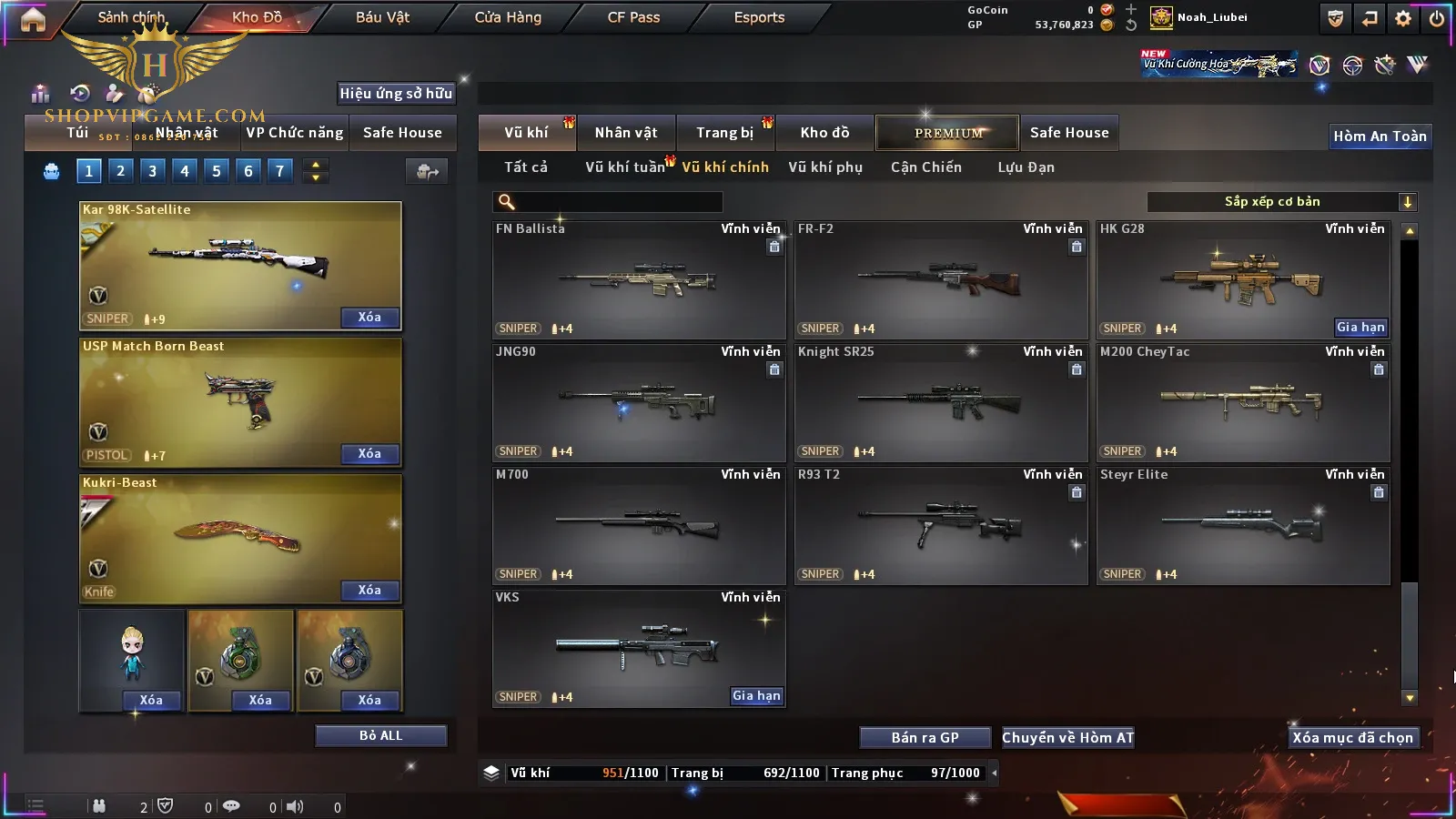The width and height of the screenshot is (1456, 819).
Task: Go to Sảnh chính lobby
Action: (131, 17)
